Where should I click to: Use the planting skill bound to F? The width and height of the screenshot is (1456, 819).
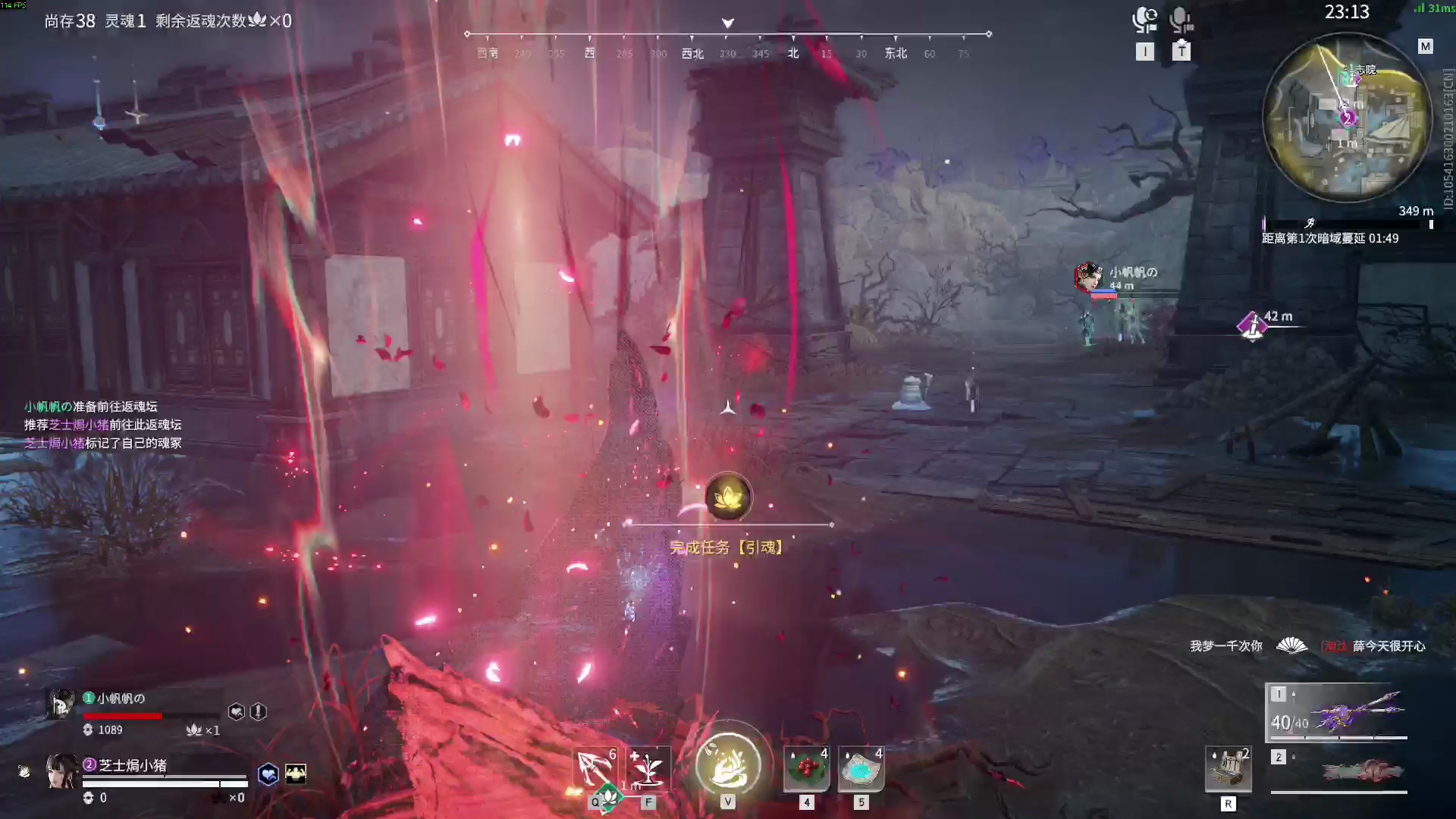(648, 767)
